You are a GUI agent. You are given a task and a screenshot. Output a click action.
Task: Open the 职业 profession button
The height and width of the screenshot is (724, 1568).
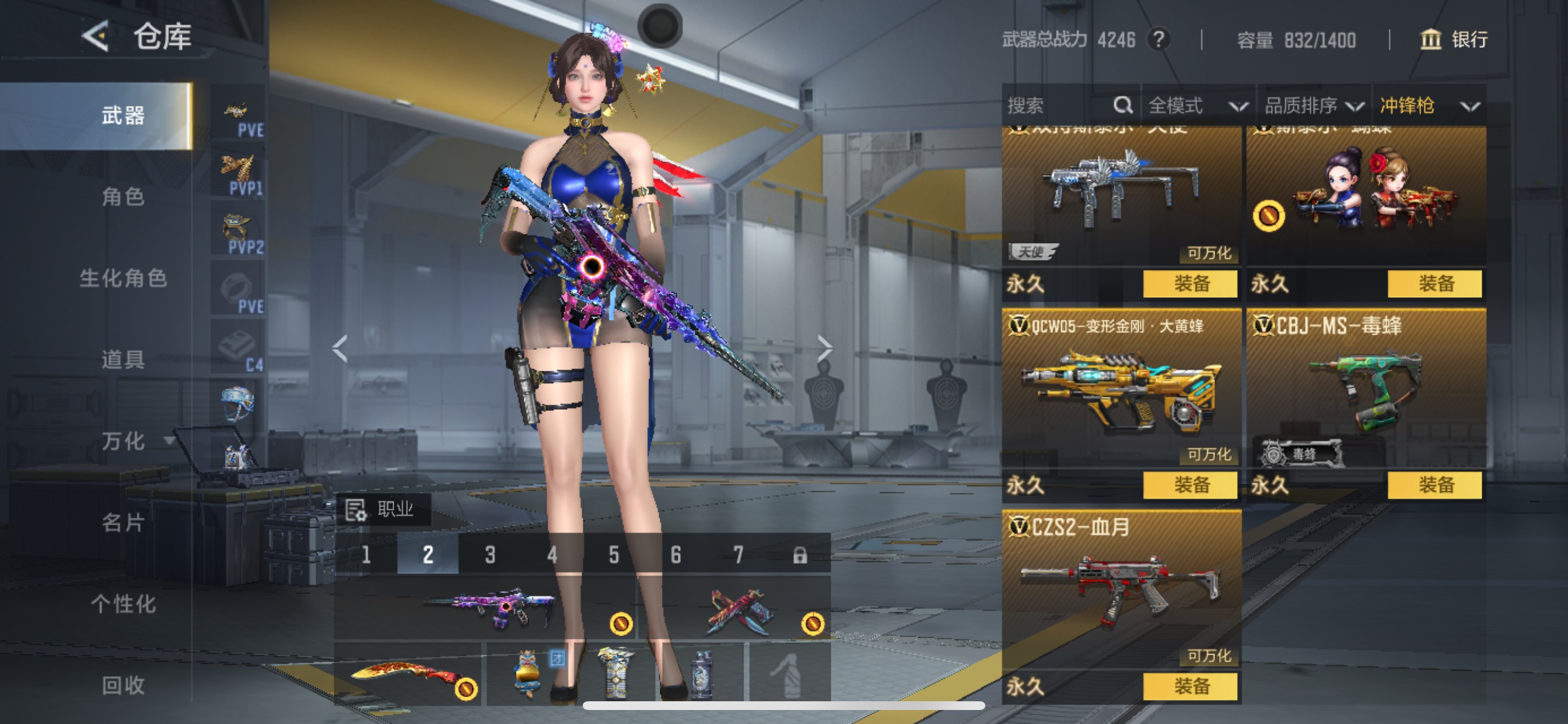(383, 509)
